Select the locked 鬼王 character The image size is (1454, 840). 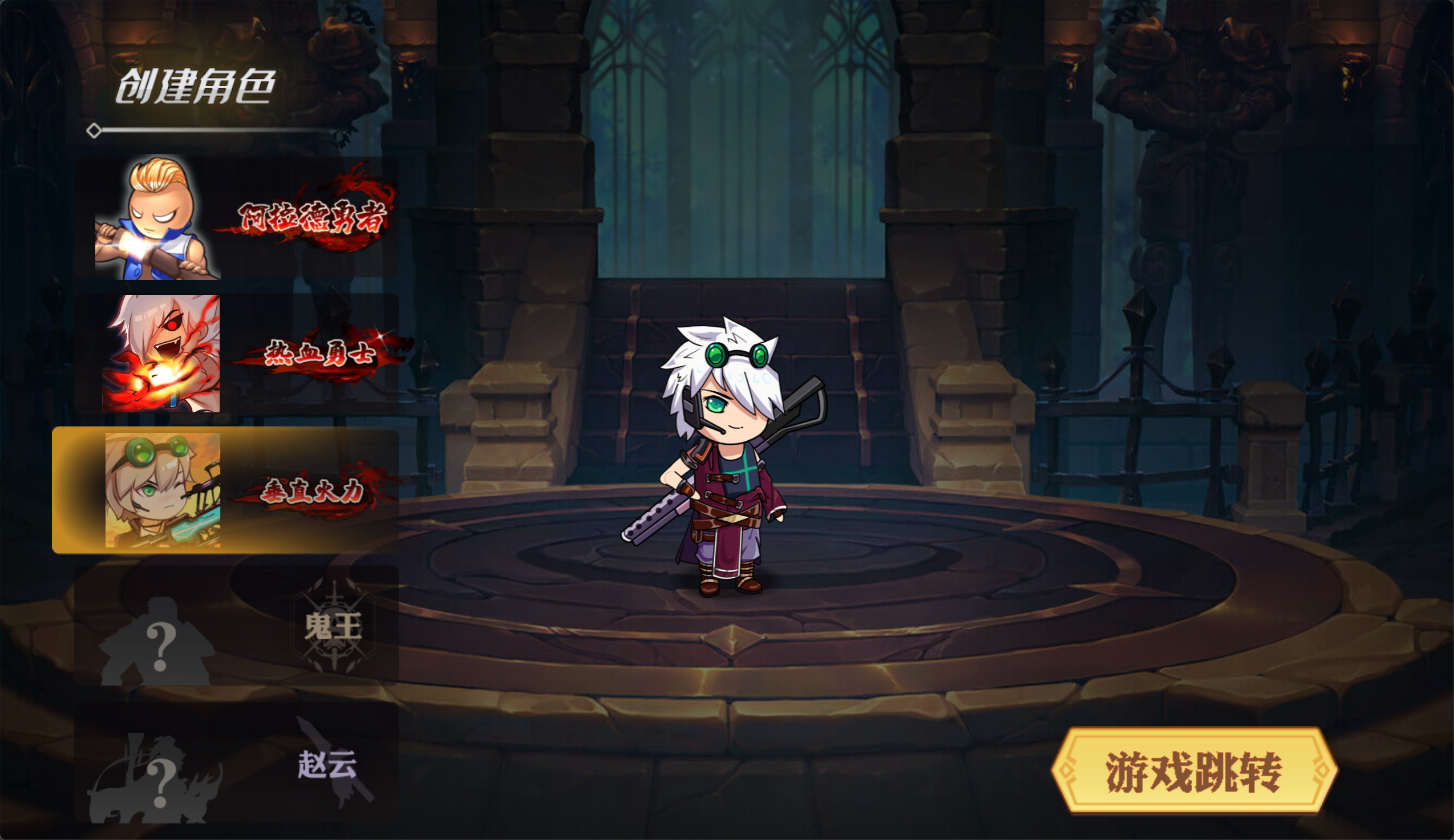tap(237, 626)
